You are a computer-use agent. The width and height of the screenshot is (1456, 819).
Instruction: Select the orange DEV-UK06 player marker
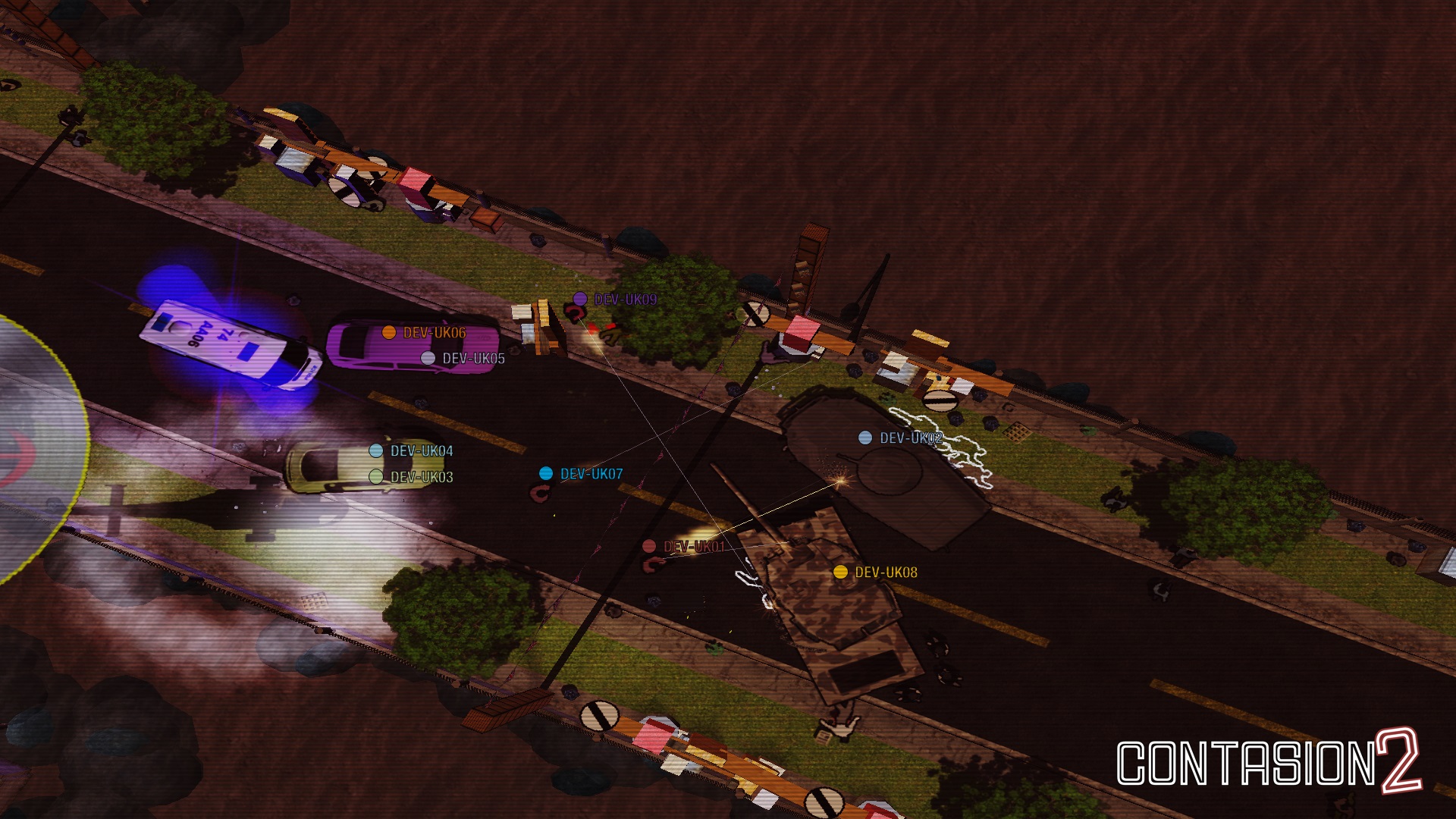pyautogui.click(x=388, y=331)
